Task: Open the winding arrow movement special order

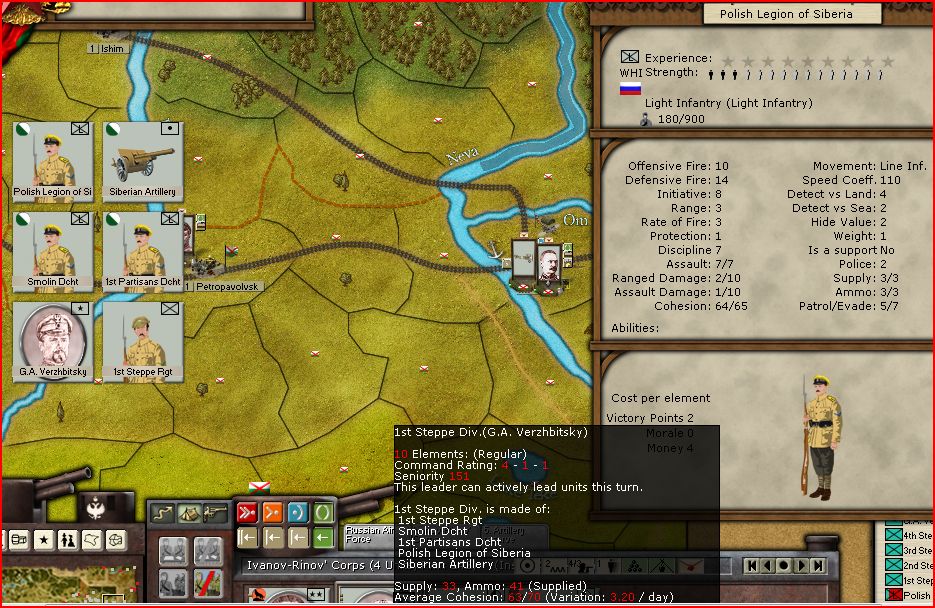Action: 162,514
